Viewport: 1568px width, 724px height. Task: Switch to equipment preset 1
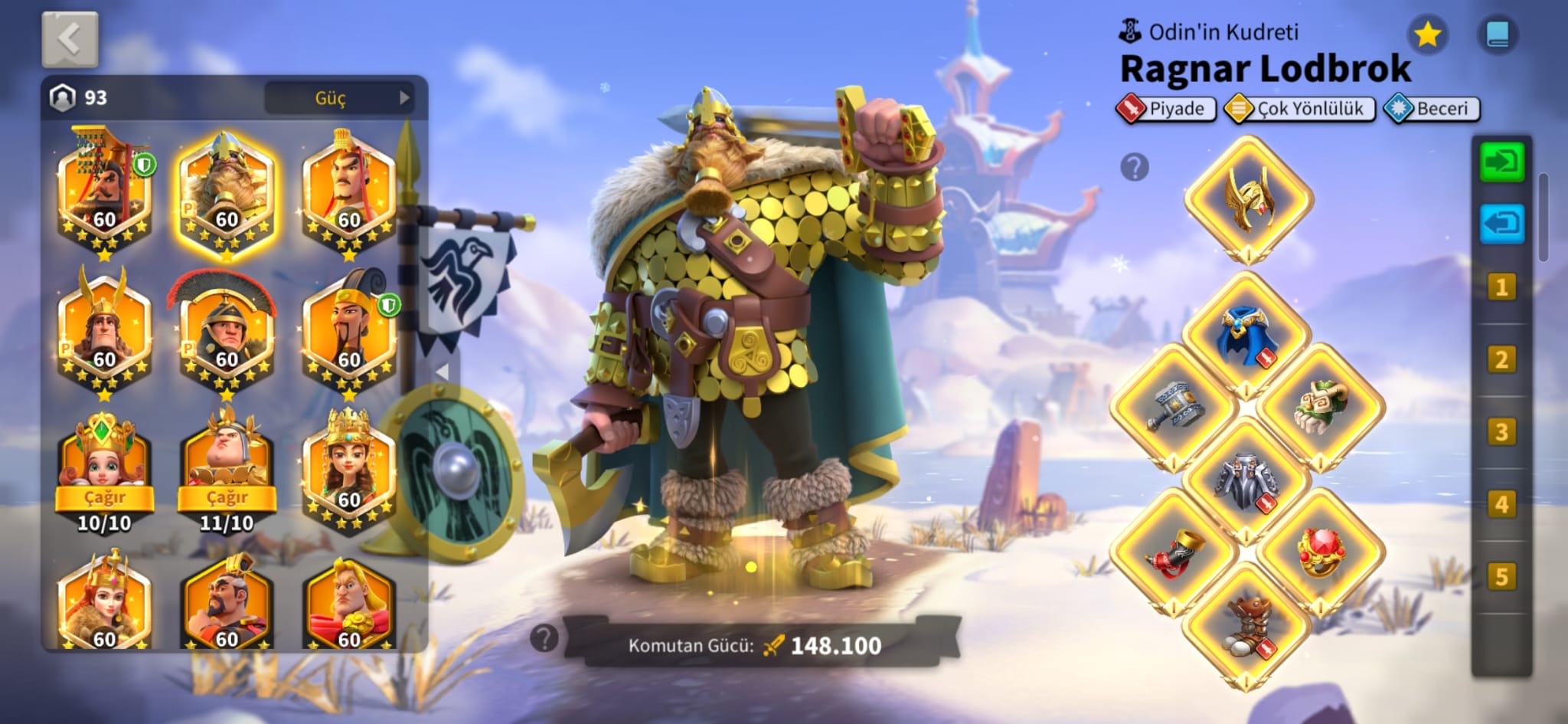(x=1501, y=288)
